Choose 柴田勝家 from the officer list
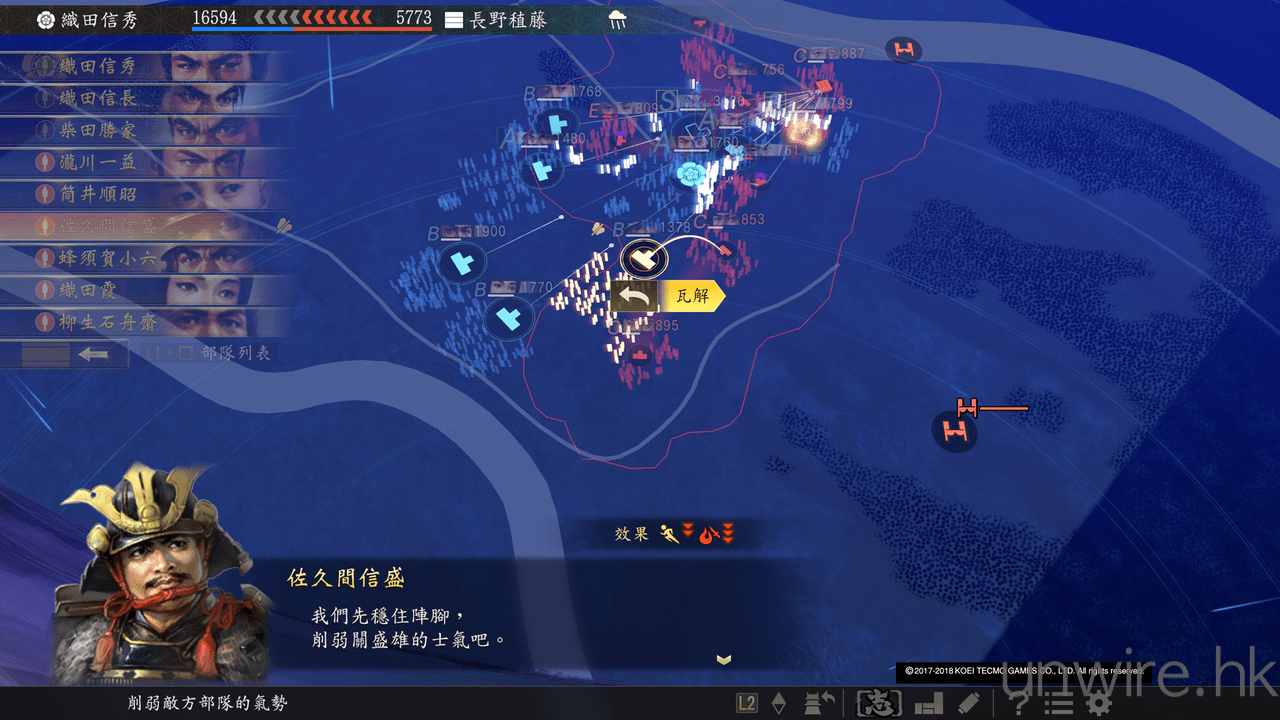 [140, 131]
